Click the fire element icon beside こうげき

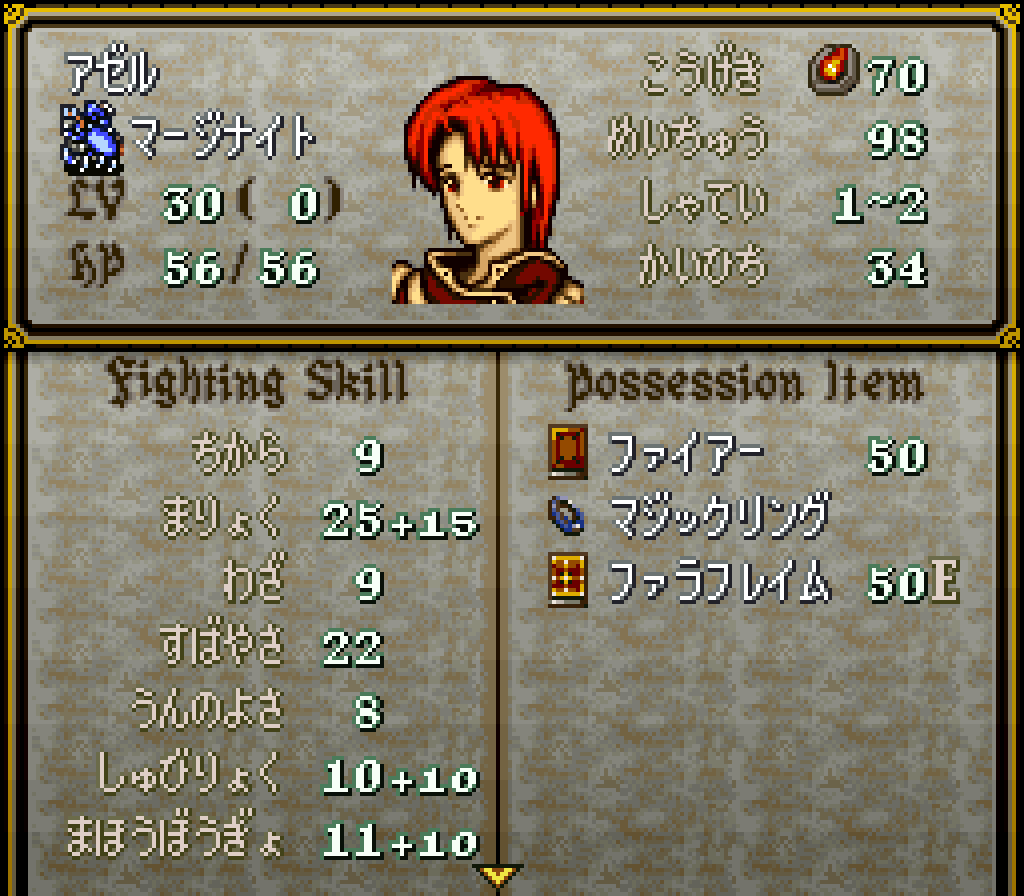click(x=829, y=72)
